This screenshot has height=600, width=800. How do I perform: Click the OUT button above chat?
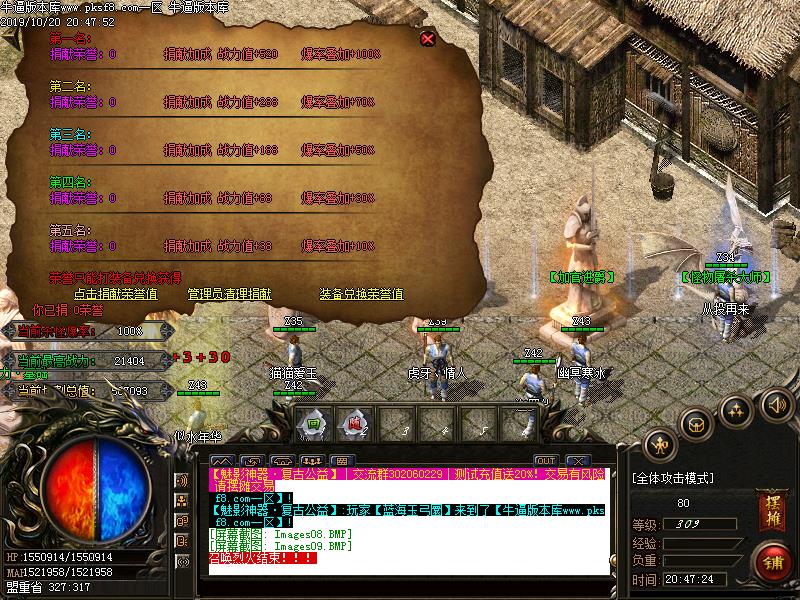(x=545, y=460)
